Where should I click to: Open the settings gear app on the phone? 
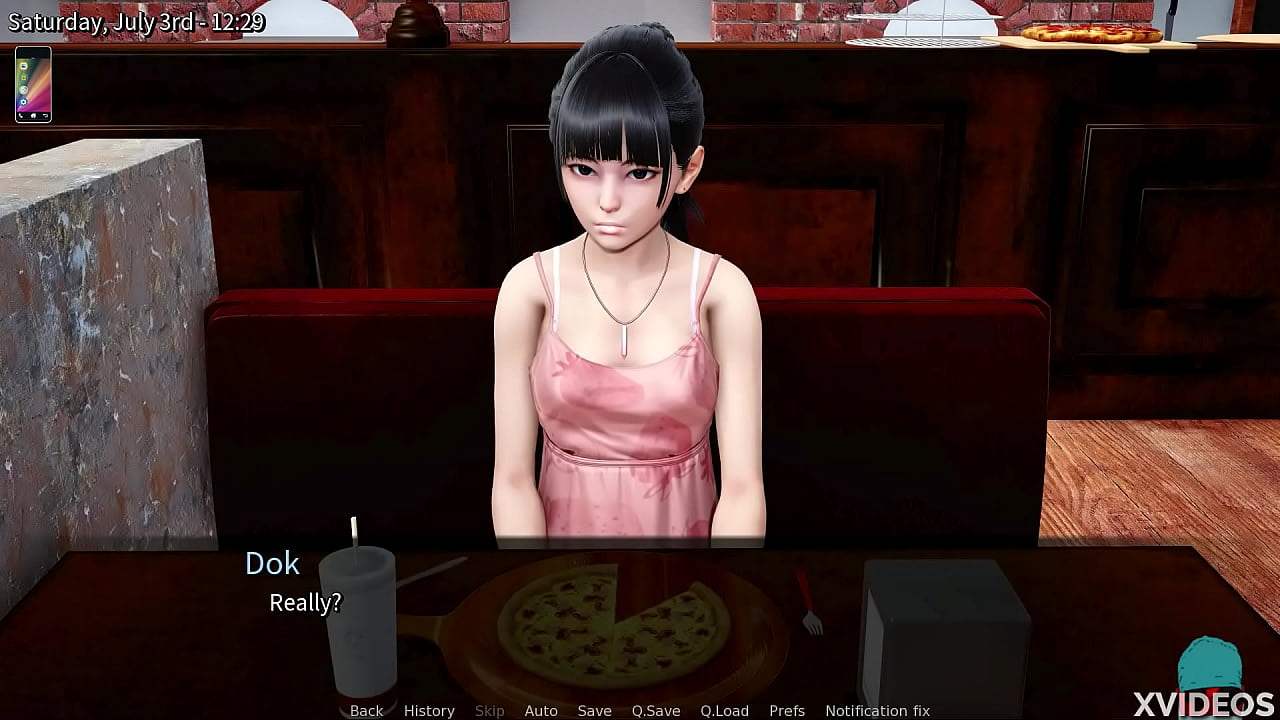tap(23, 102)
